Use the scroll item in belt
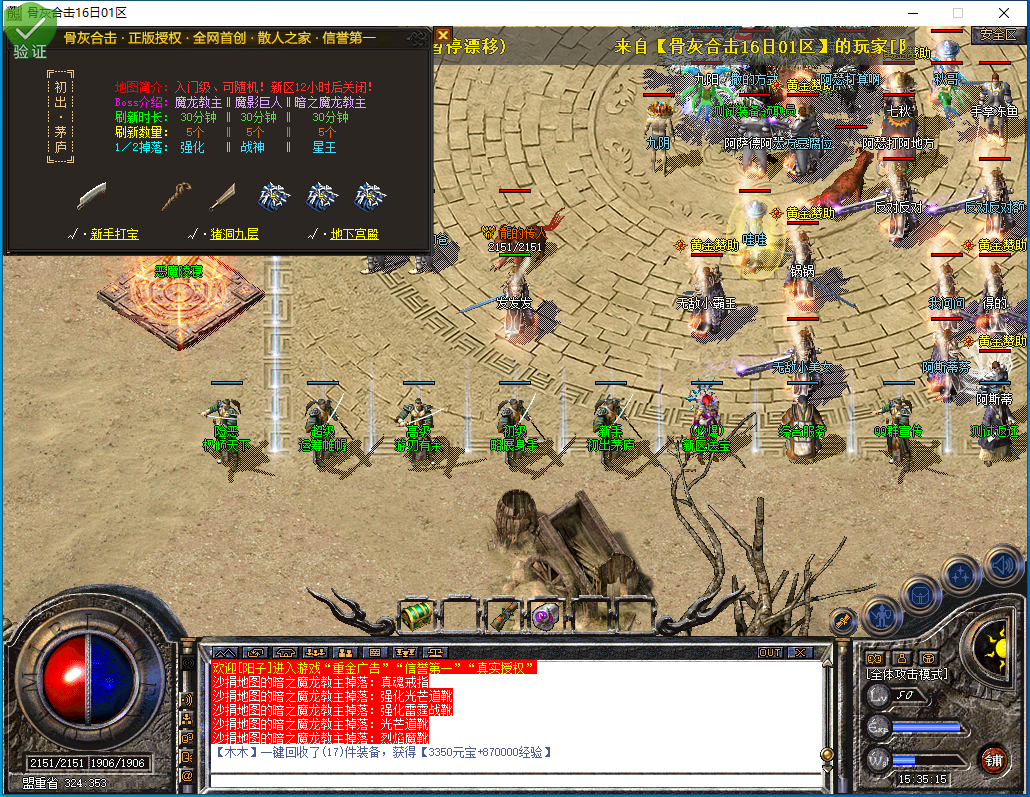Image resolution: width=1030 pixels, height=797 pixels. click(503, 615)
